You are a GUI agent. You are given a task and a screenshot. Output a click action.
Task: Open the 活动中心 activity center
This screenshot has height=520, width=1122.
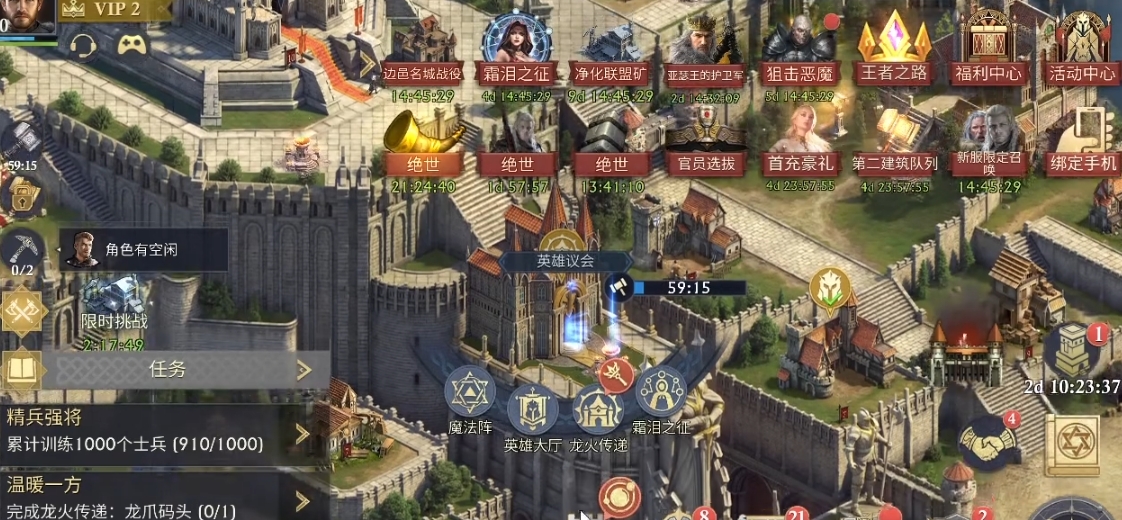[x=1081, y=52]
